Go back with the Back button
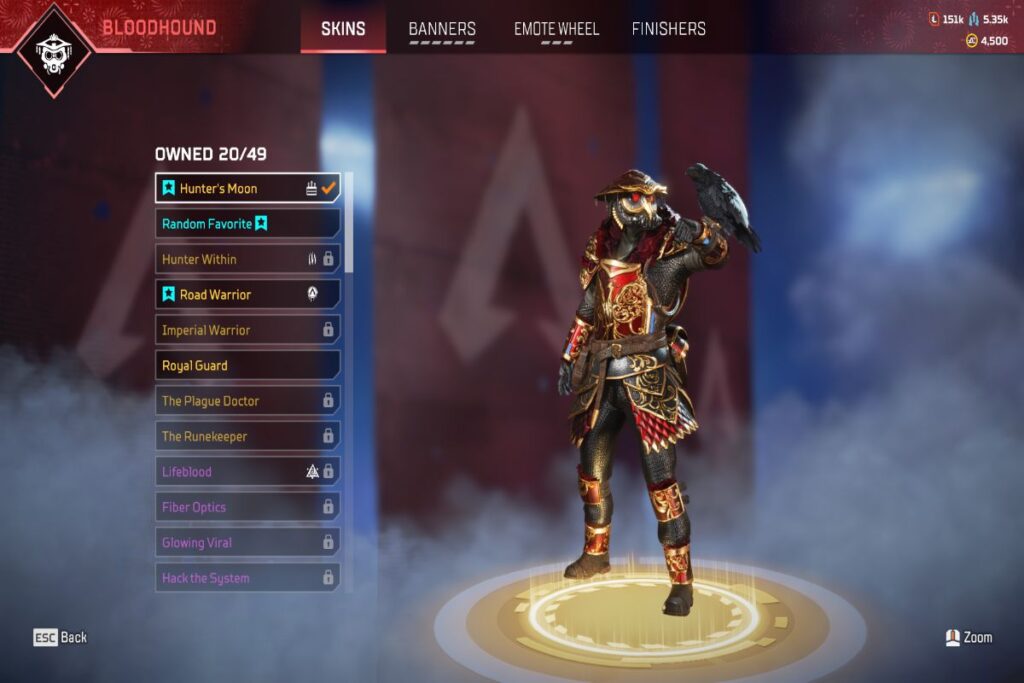The height and width of the screenshot is (683, 1024). click(60, 637)
